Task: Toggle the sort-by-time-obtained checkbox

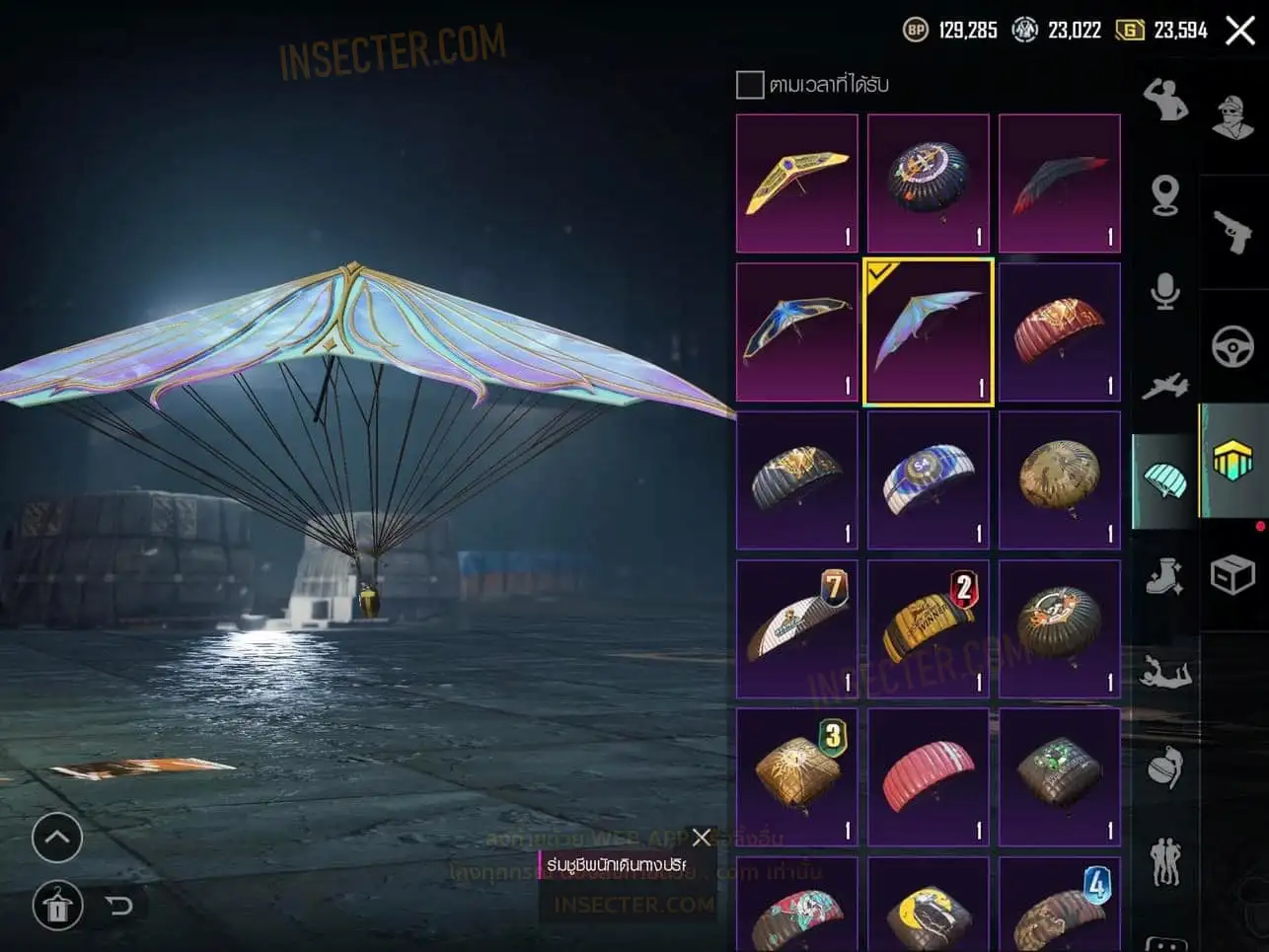Action: 750,85
